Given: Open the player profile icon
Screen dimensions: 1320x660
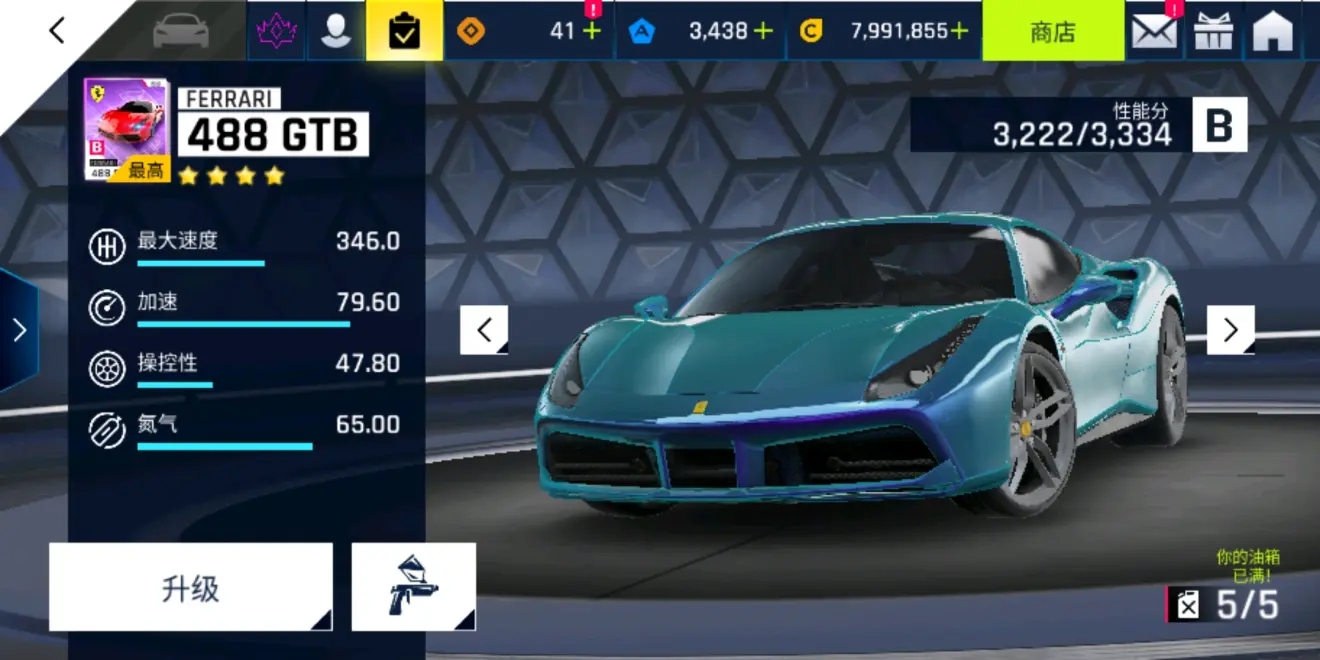Looking at the screenshot, I should coord(335,31).
